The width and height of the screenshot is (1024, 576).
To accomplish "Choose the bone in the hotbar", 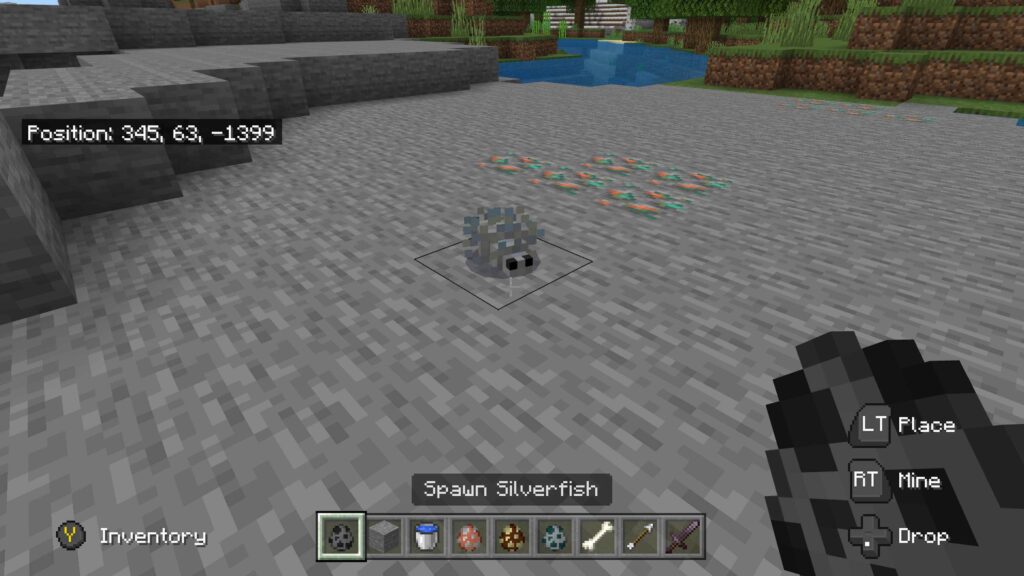I will [596, 536].
